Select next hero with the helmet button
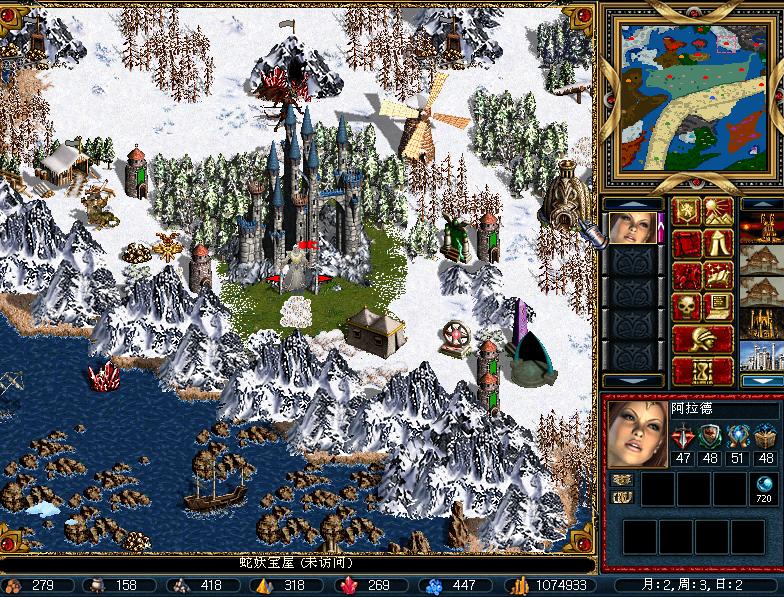The image size is (784, 597). point(702,338)
